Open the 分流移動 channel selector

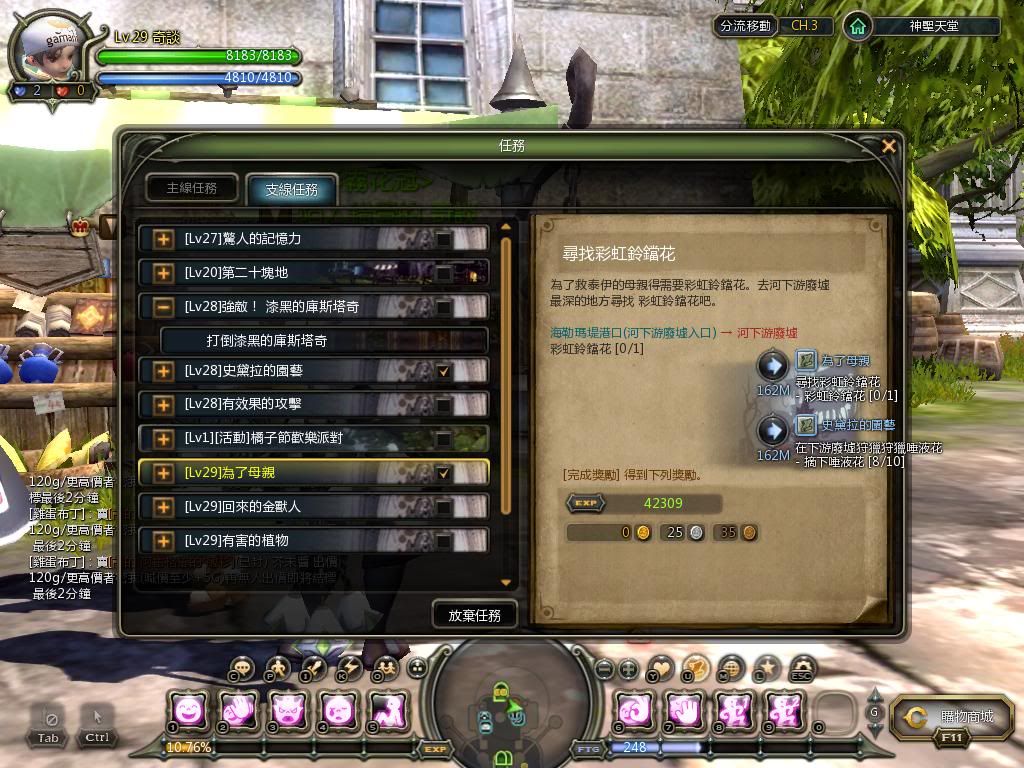click(745, 26)
